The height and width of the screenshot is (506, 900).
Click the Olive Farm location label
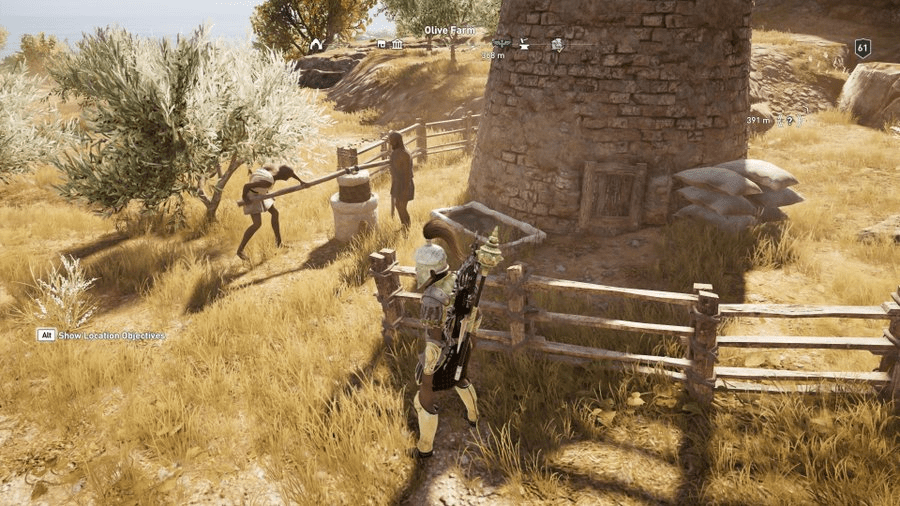point(448,30)
